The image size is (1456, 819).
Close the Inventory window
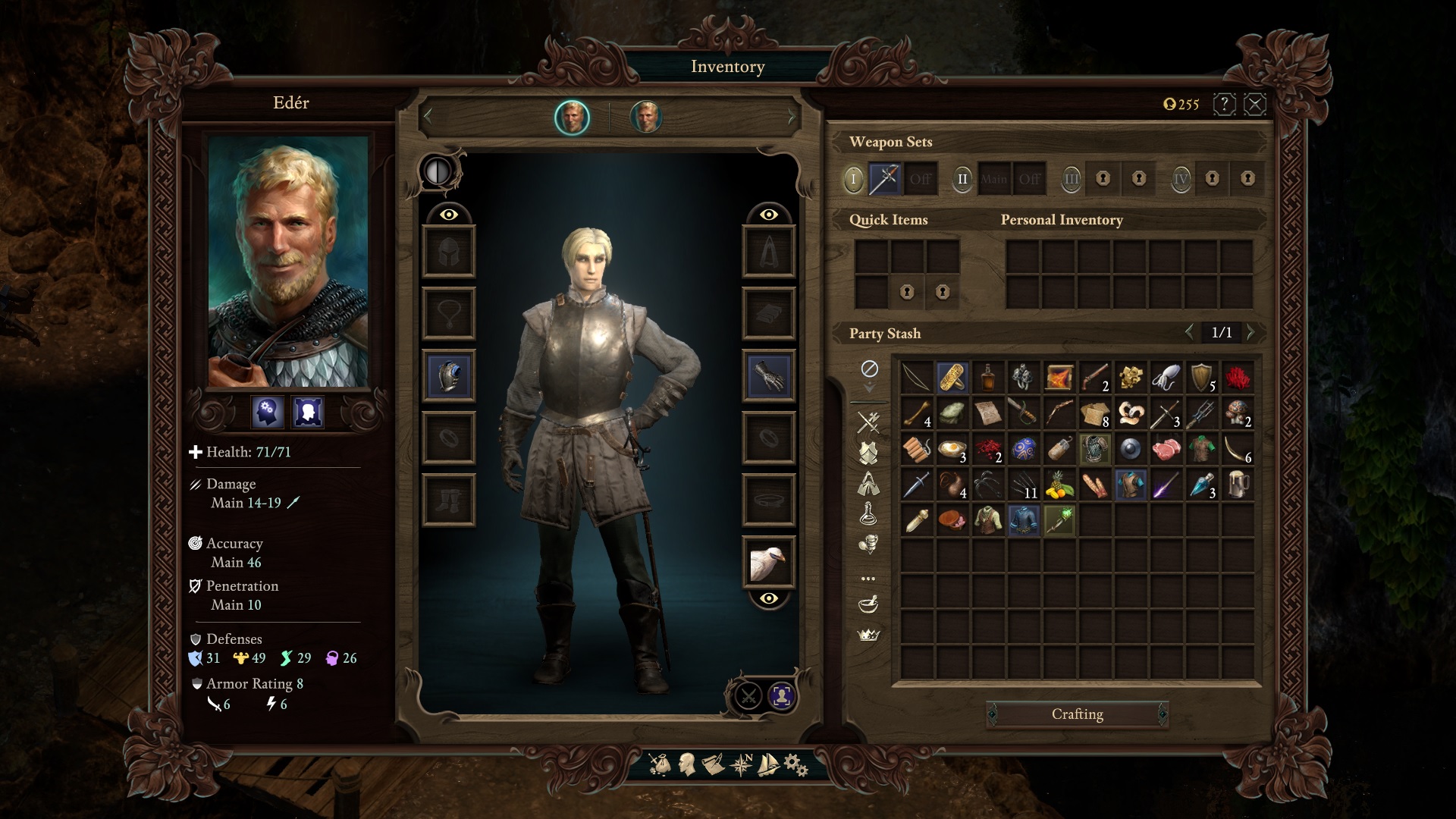(1255, 104)
